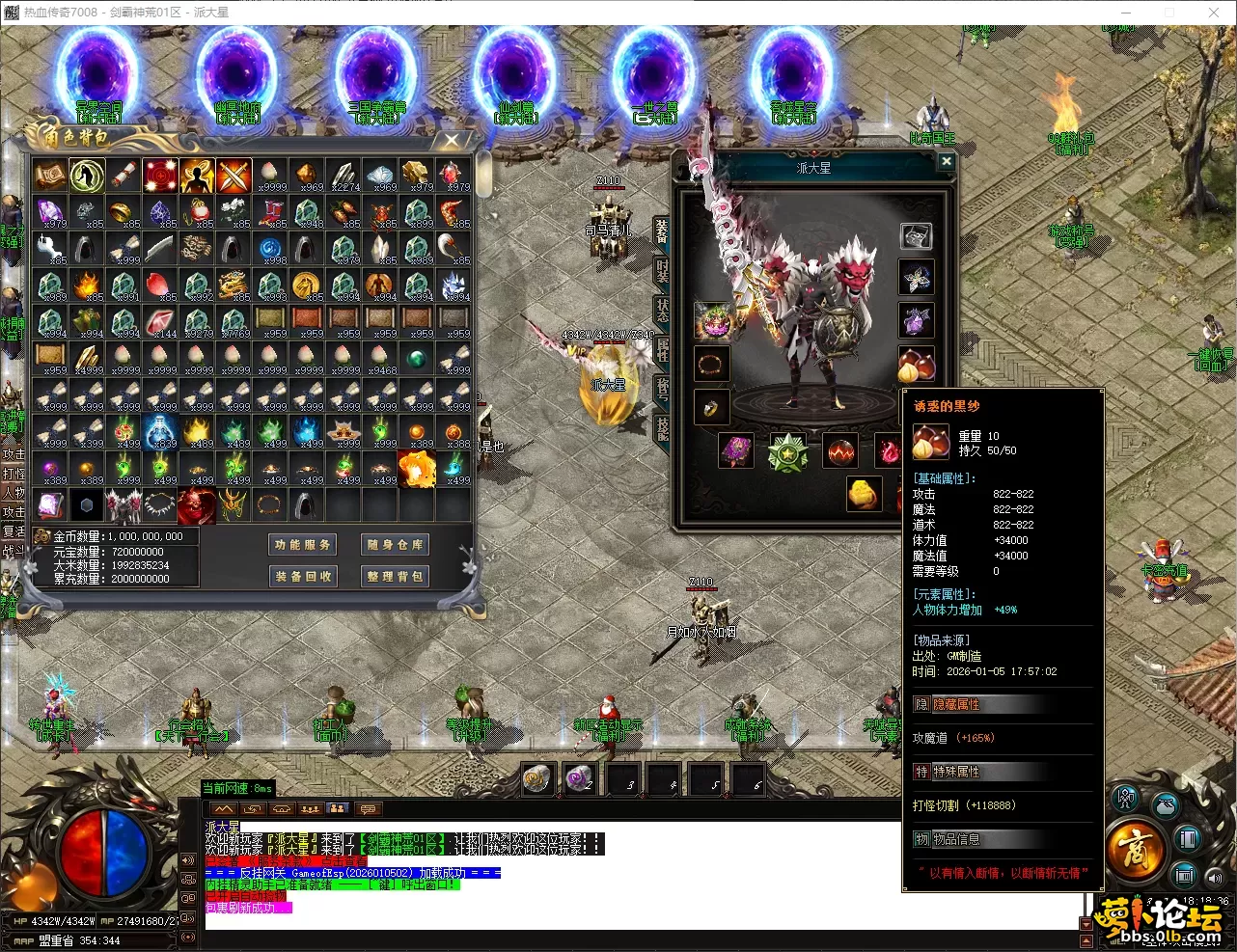Open 功能服务 in the bag panel

[x=302, y=545]
